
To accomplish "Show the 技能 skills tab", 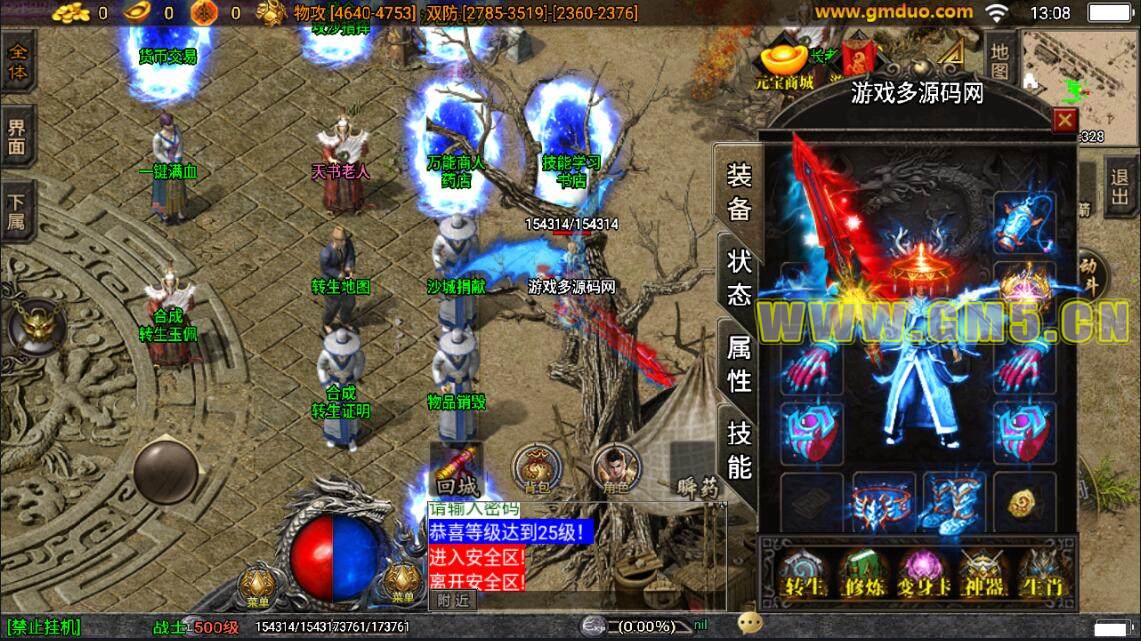I will [x=739, y=449].
